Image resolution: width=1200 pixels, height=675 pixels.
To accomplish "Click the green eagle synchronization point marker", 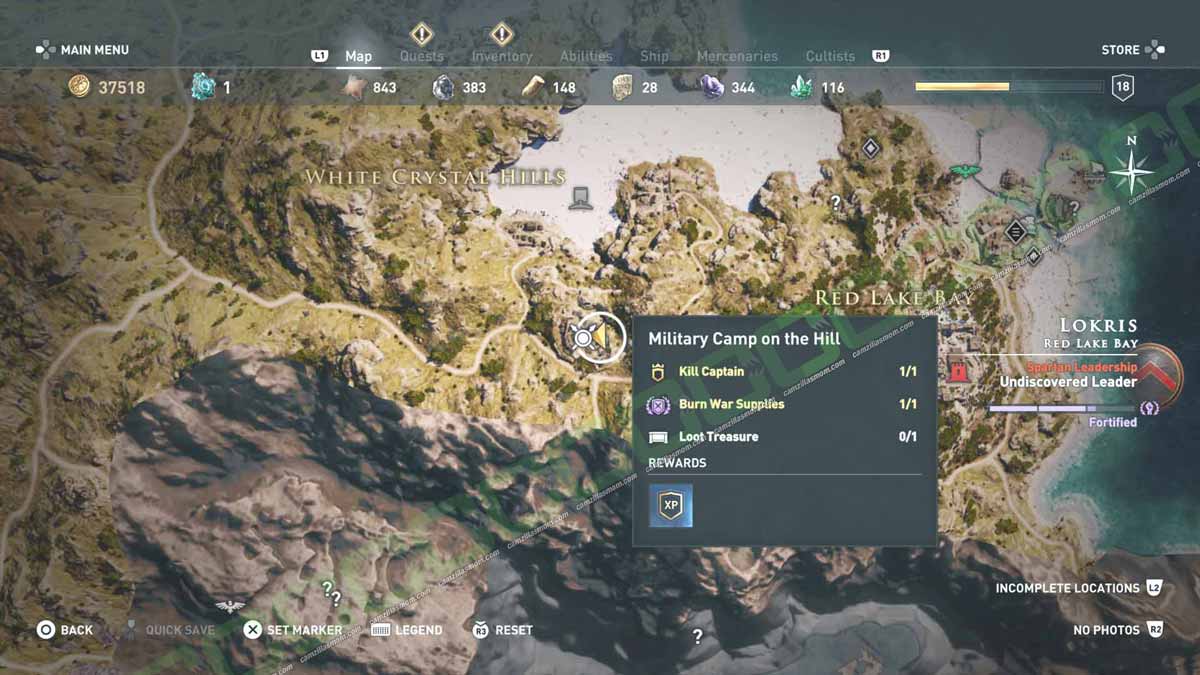I will click(x=965, y=171).
